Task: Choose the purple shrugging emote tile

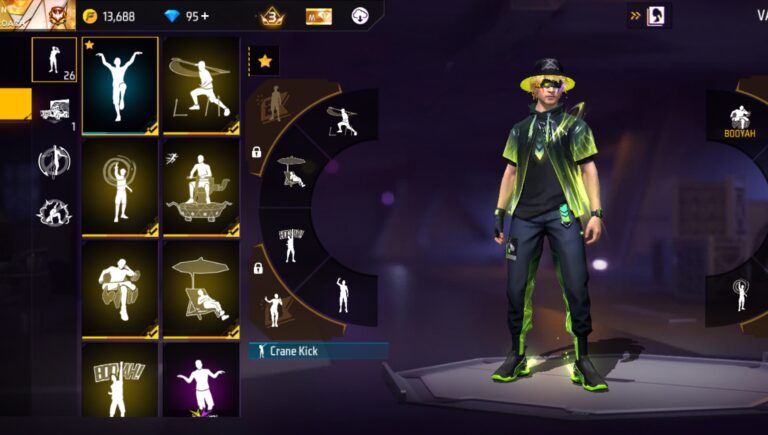Action: [x=201, y=380]
